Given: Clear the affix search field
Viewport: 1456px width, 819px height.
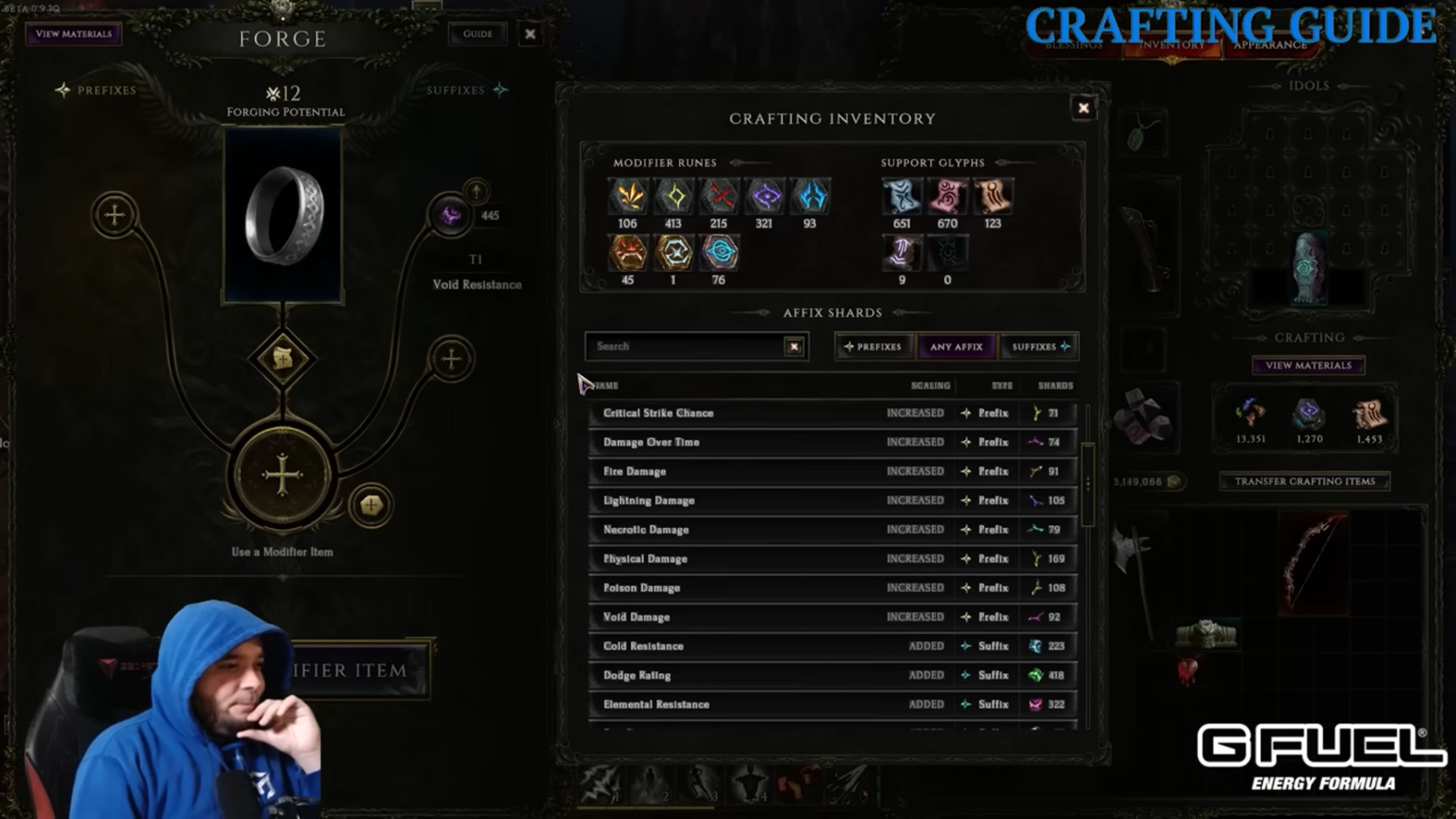Looking at the screenshot, I should coord(794,347).
